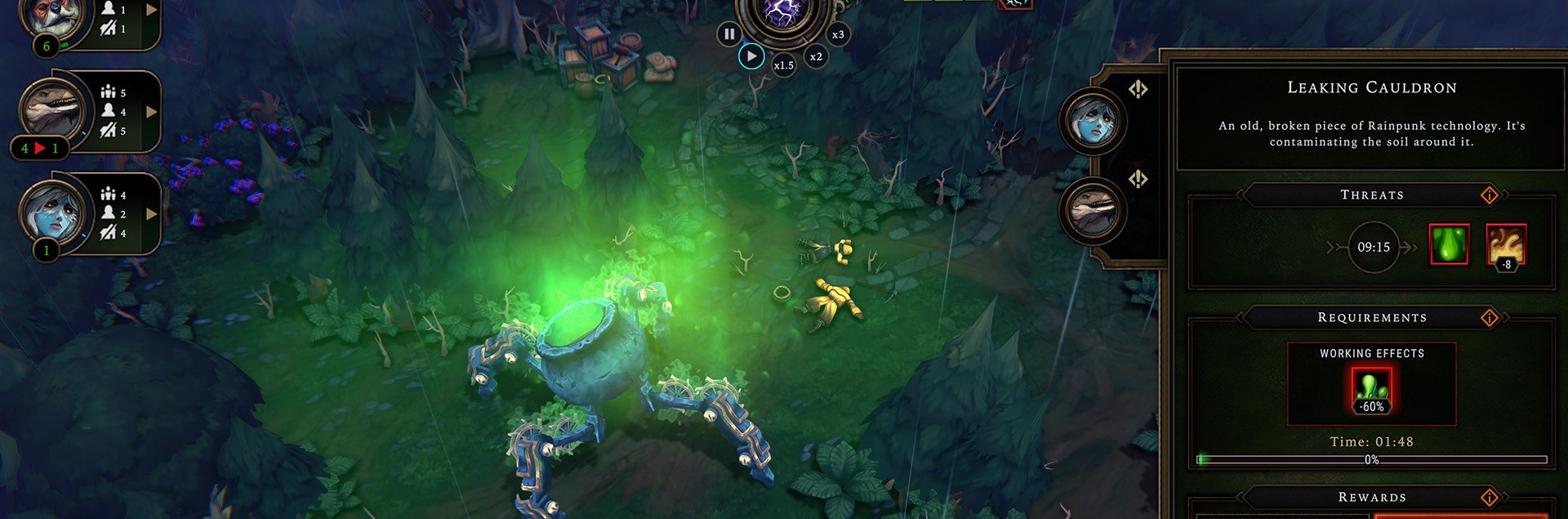Inspect the -60% working effect icon

1371,390
